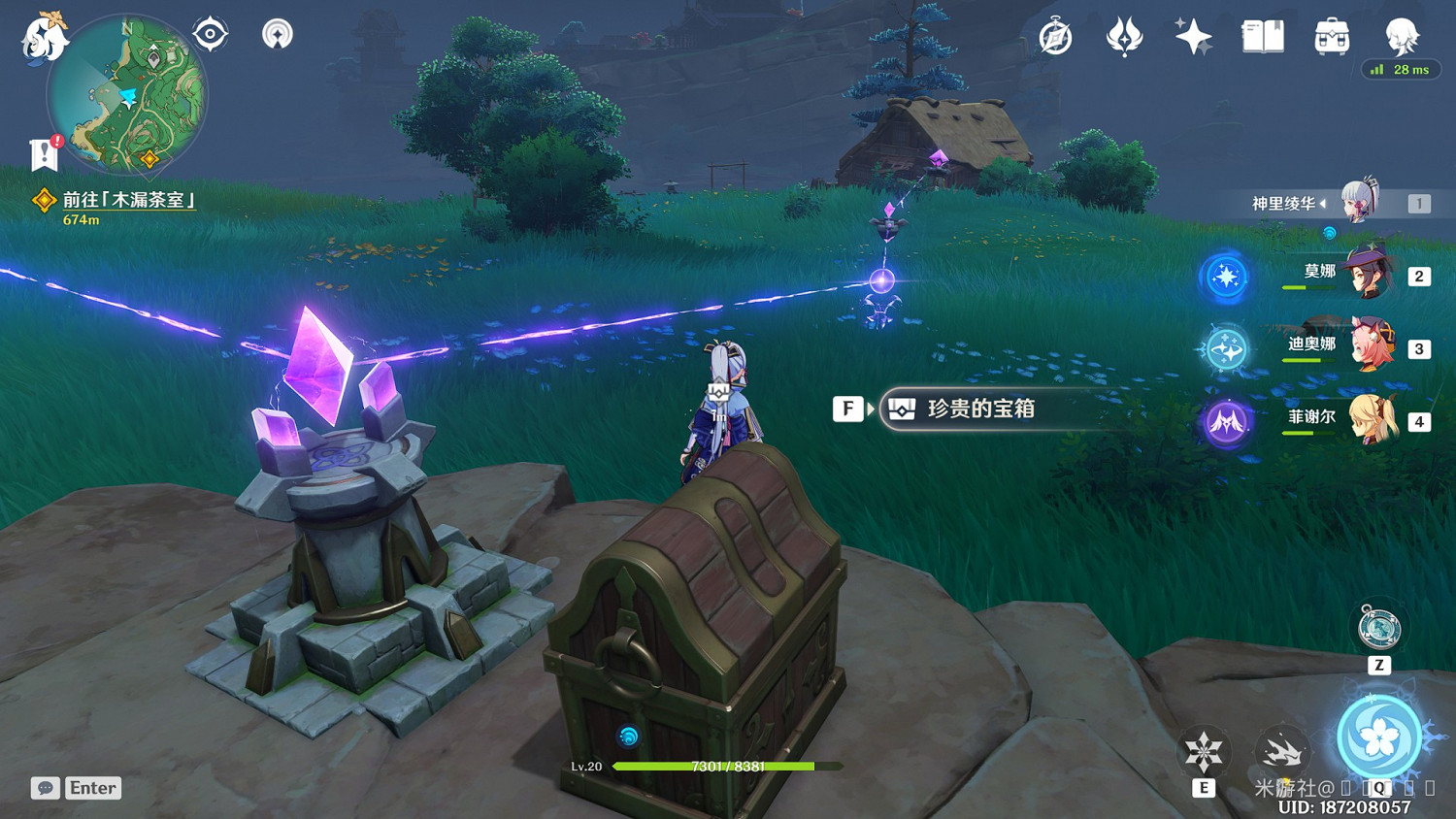
Task: Cast Elemental Burst with the Q icon
Action: [1379, 737]
